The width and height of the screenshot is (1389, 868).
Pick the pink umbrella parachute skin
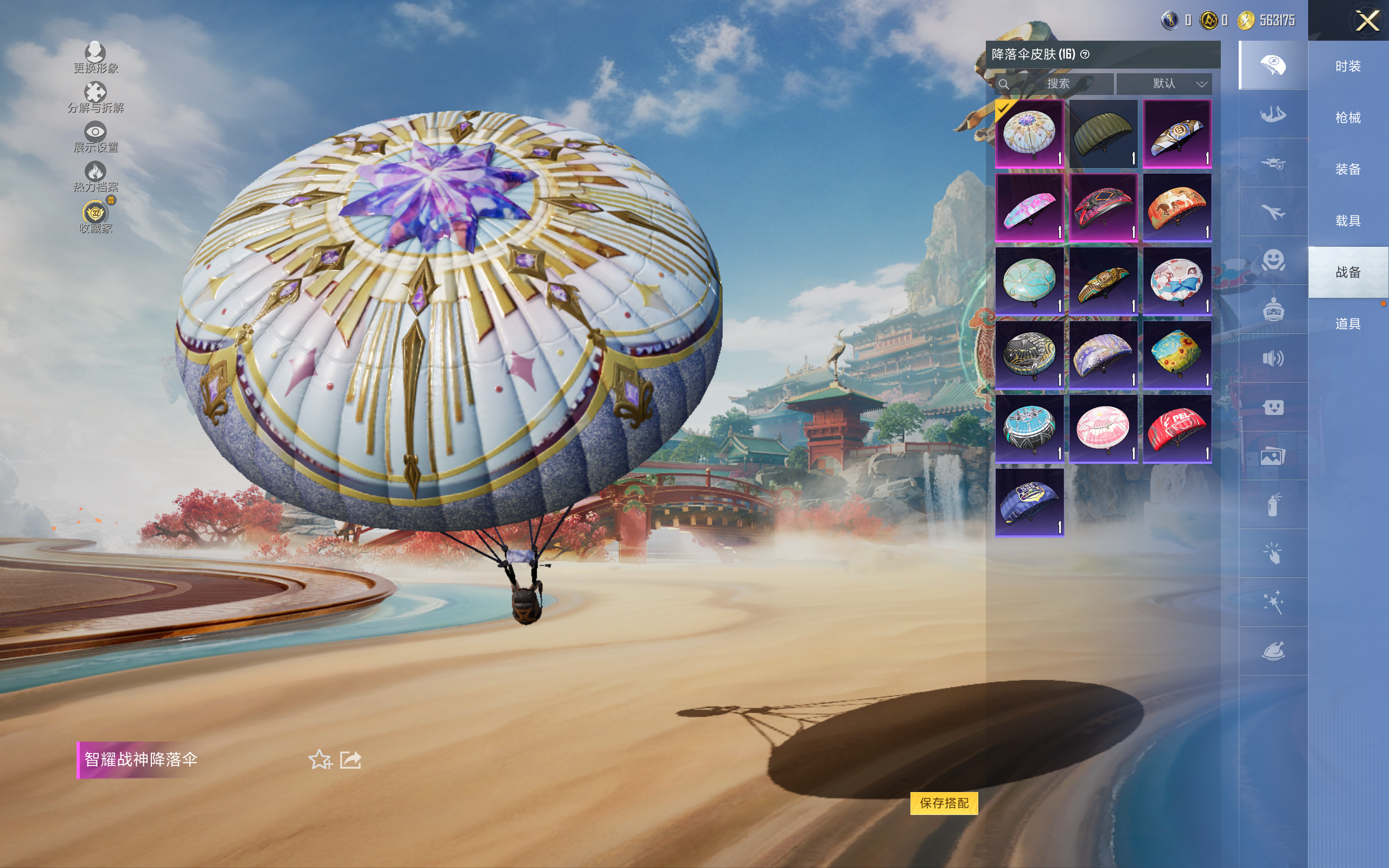[1103, 429]
